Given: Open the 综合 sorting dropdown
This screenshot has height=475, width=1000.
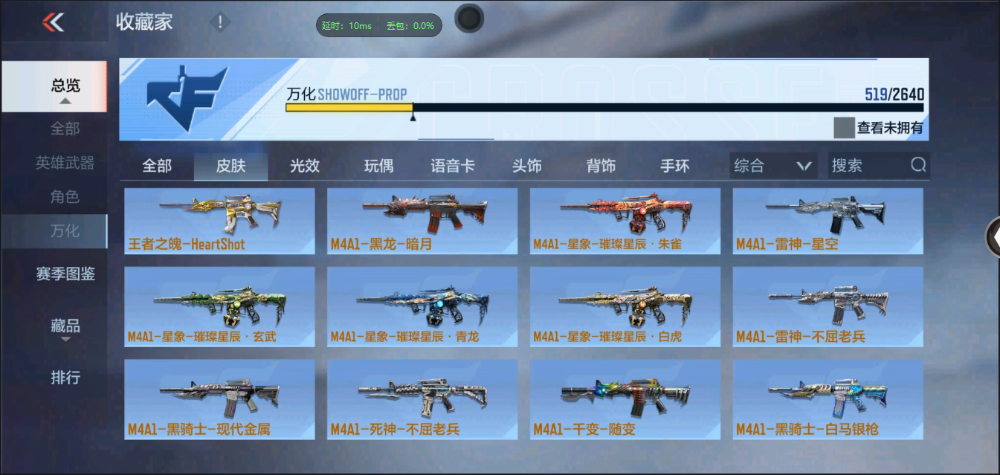Looking at the screenshot, I should (773, 166).
